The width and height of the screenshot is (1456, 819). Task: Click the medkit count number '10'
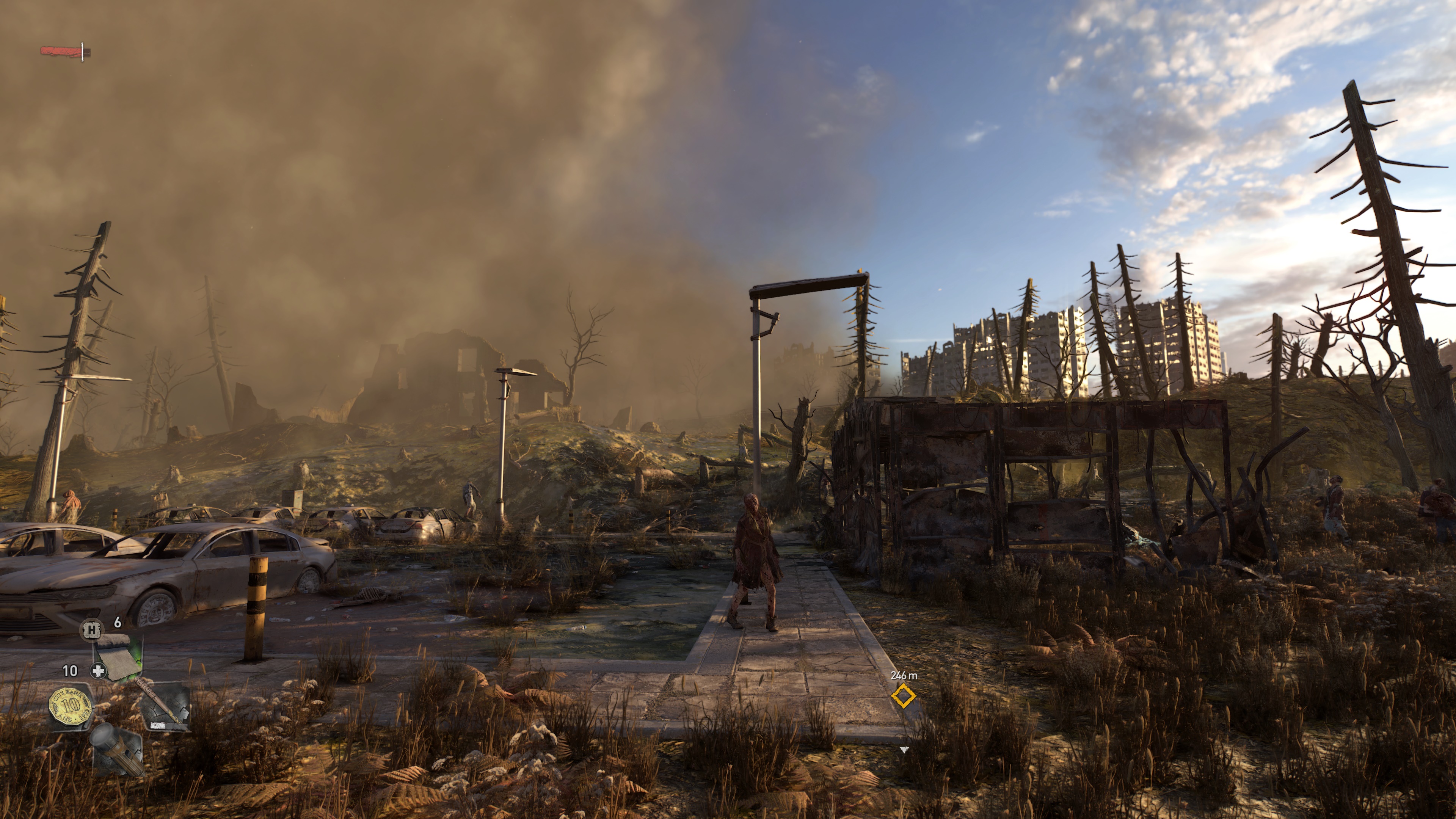[x=70, y=670]
